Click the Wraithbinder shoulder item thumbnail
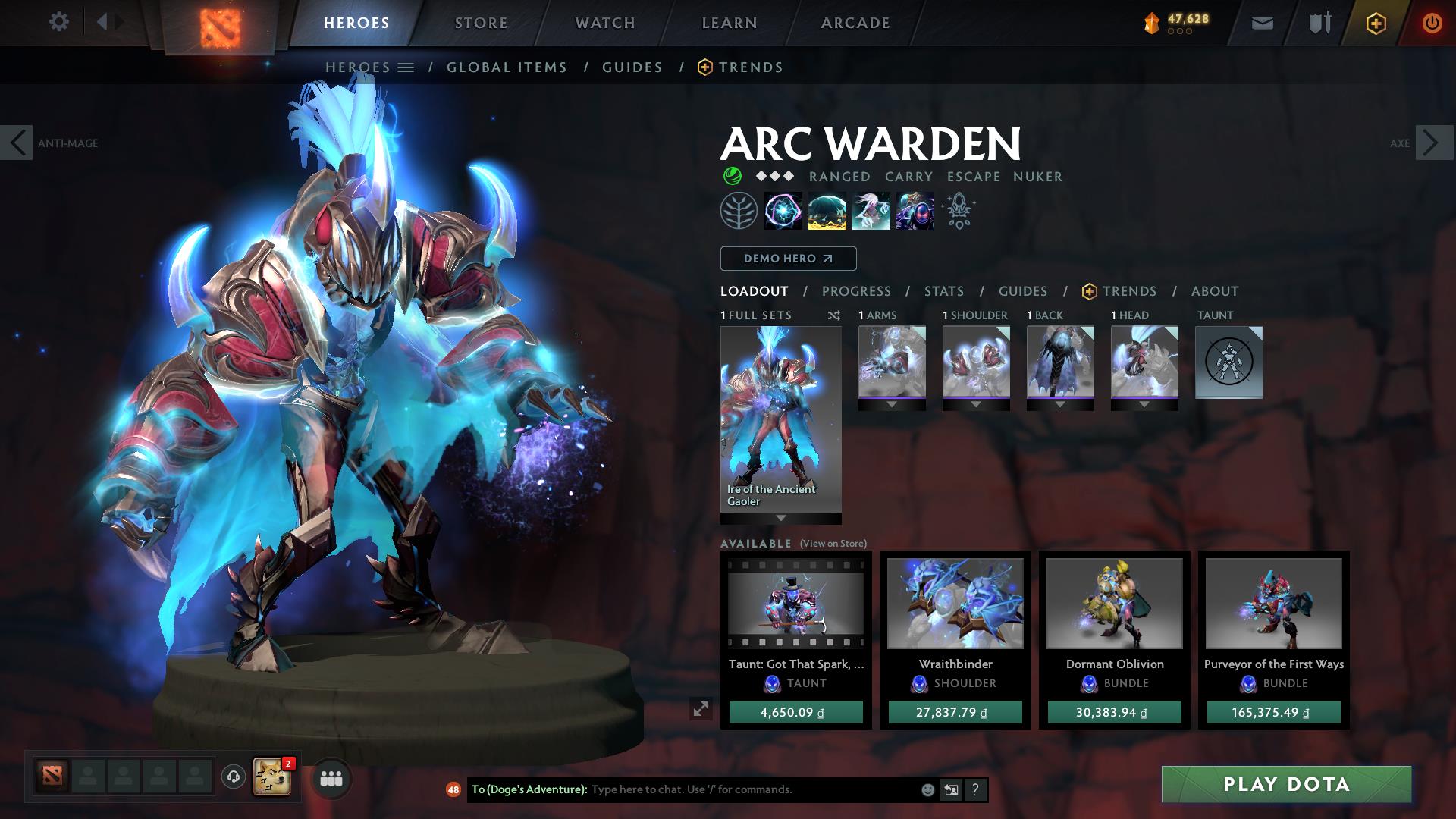Image resolution: width=1456 pixels, height=819 pixels. click(x=954, y=603)
